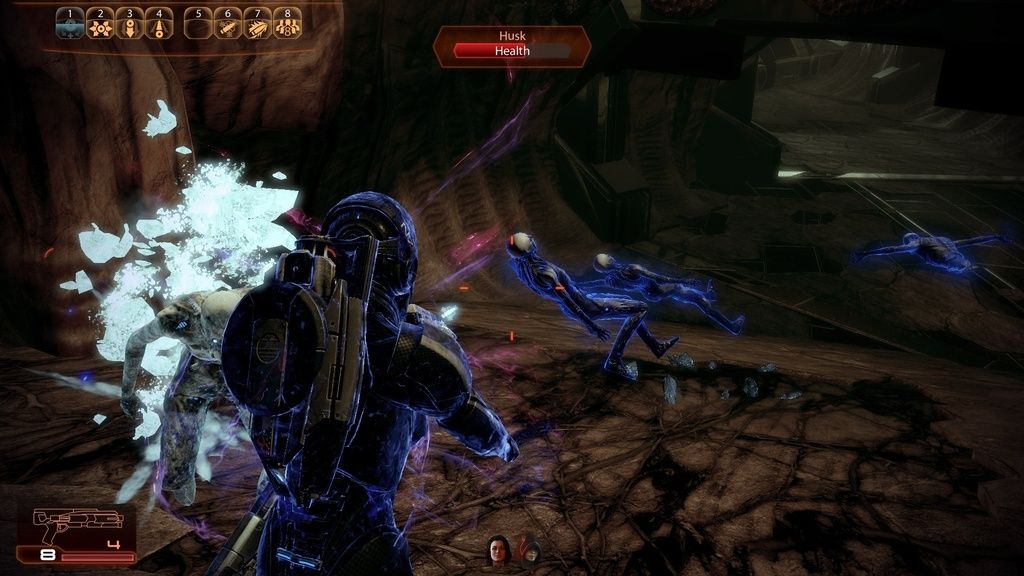The width and height of the screenshot is (1024, 576).
Task: Trigger the downward arrow power in slot 3
Action: click(x=130, y=24)
